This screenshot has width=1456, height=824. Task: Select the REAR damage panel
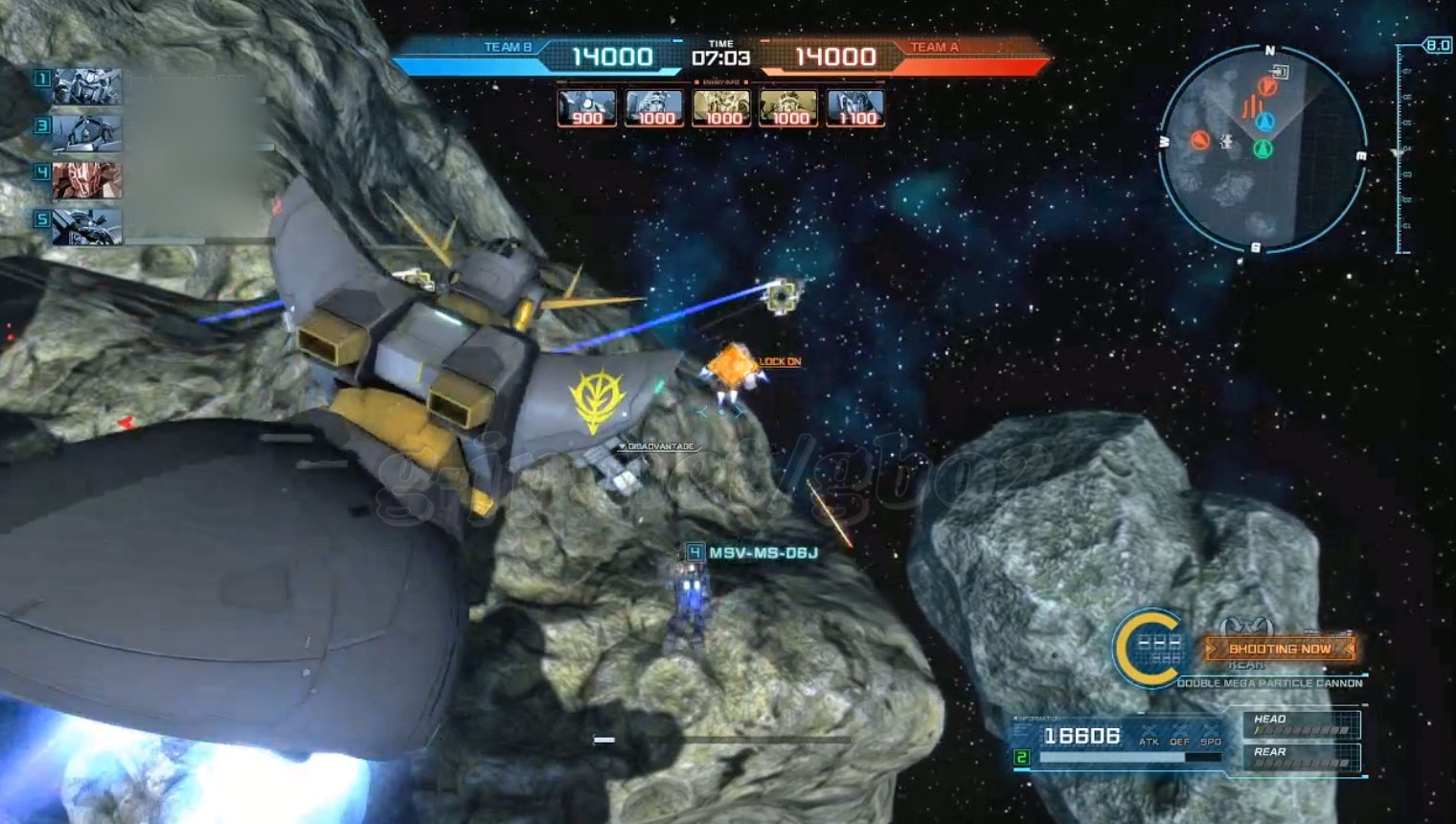coord(1302,757)
